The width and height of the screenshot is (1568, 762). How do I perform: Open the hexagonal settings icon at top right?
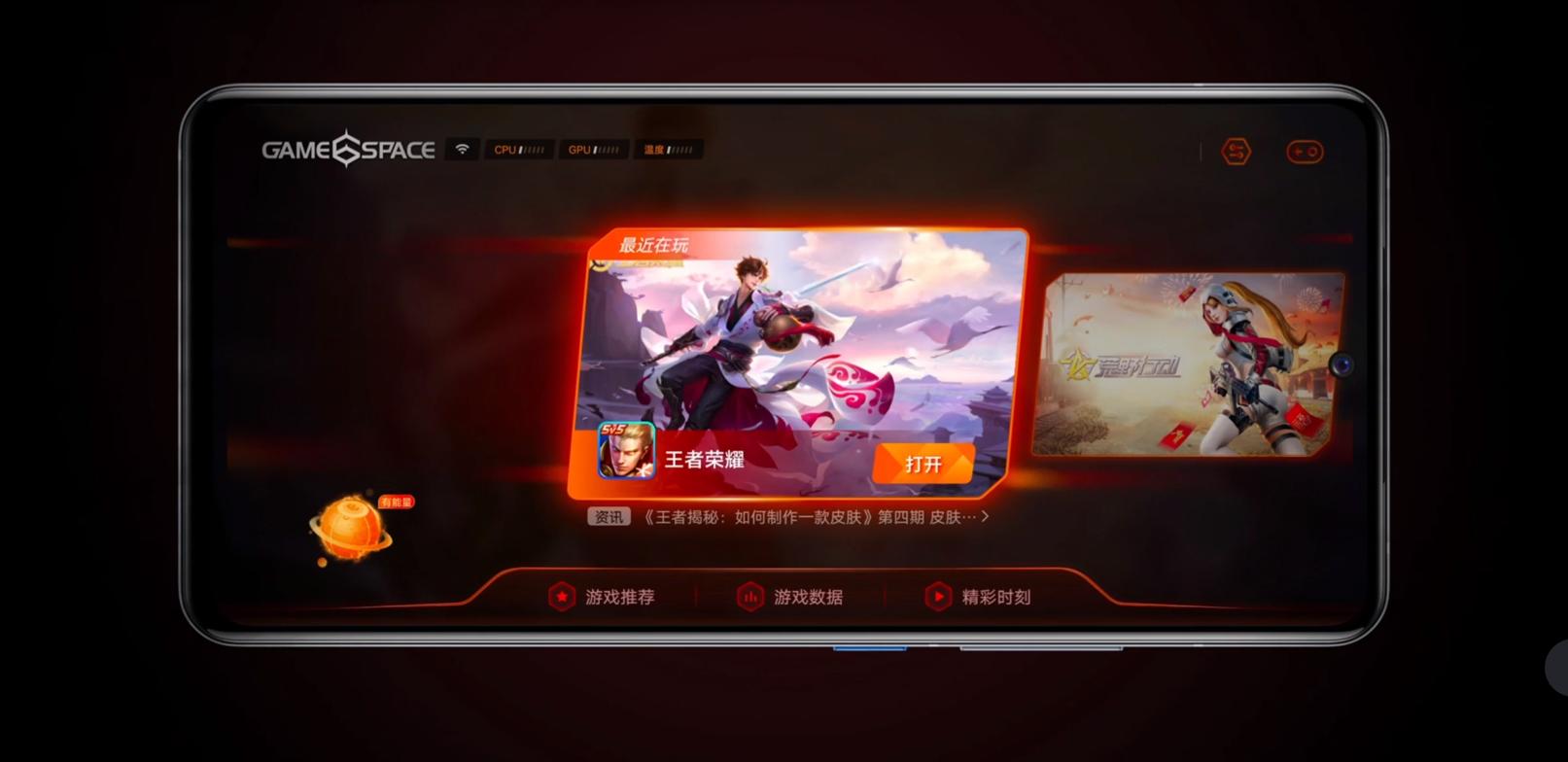point(1236,152)
